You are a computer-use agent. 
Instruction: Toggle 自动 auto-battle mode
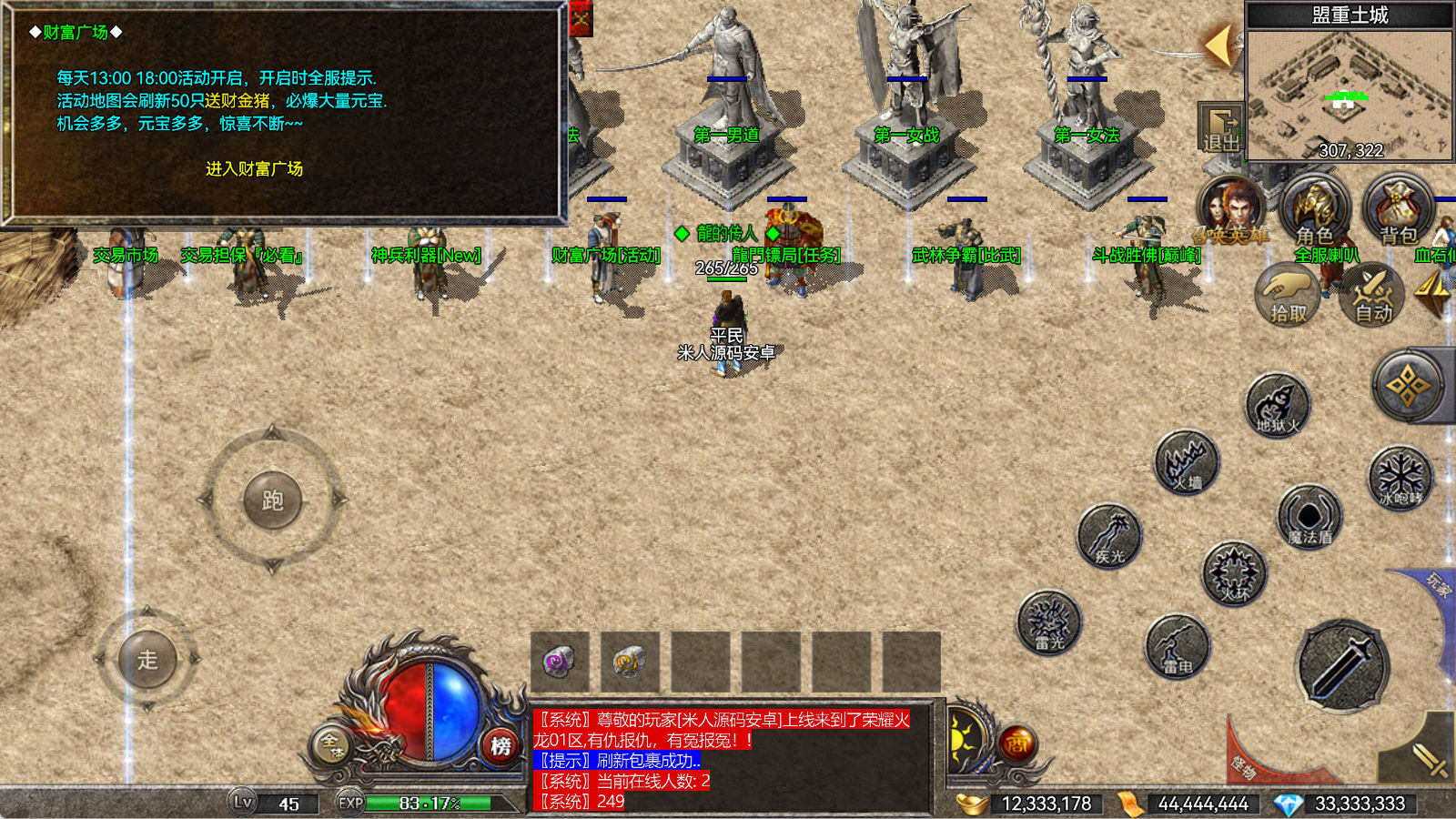point(1372,295)
